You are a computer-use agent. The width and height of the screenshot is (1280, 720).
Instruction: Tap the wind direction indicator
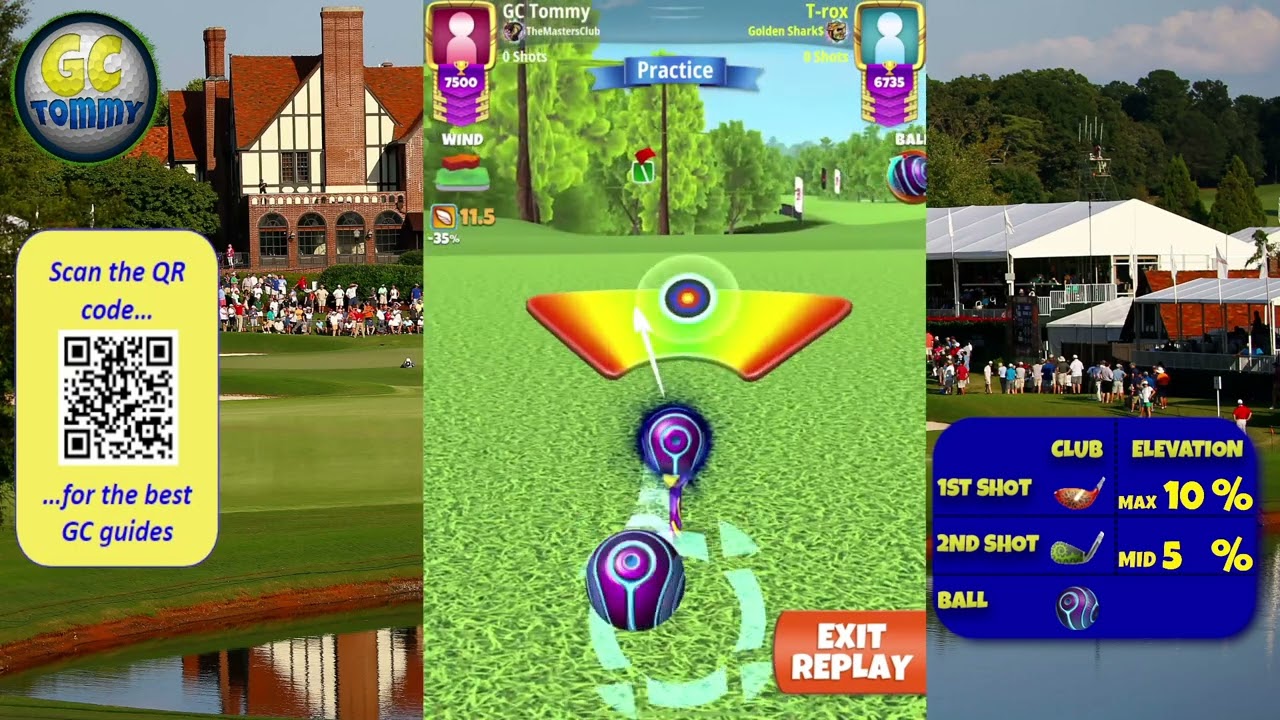pyautogui.click(x=461, y=172)
